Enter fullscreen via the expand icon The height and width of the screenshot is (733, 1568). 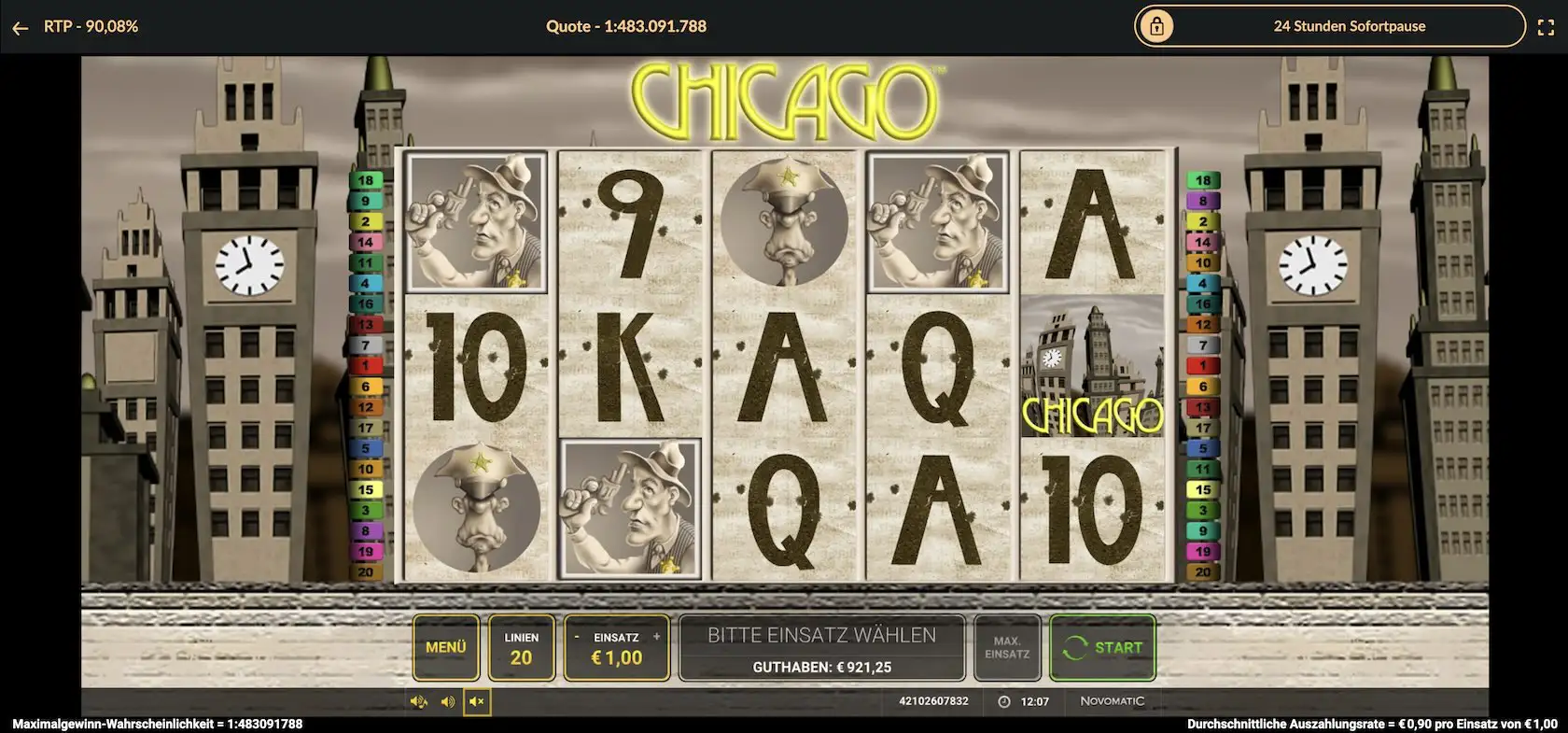point(1547,26)
